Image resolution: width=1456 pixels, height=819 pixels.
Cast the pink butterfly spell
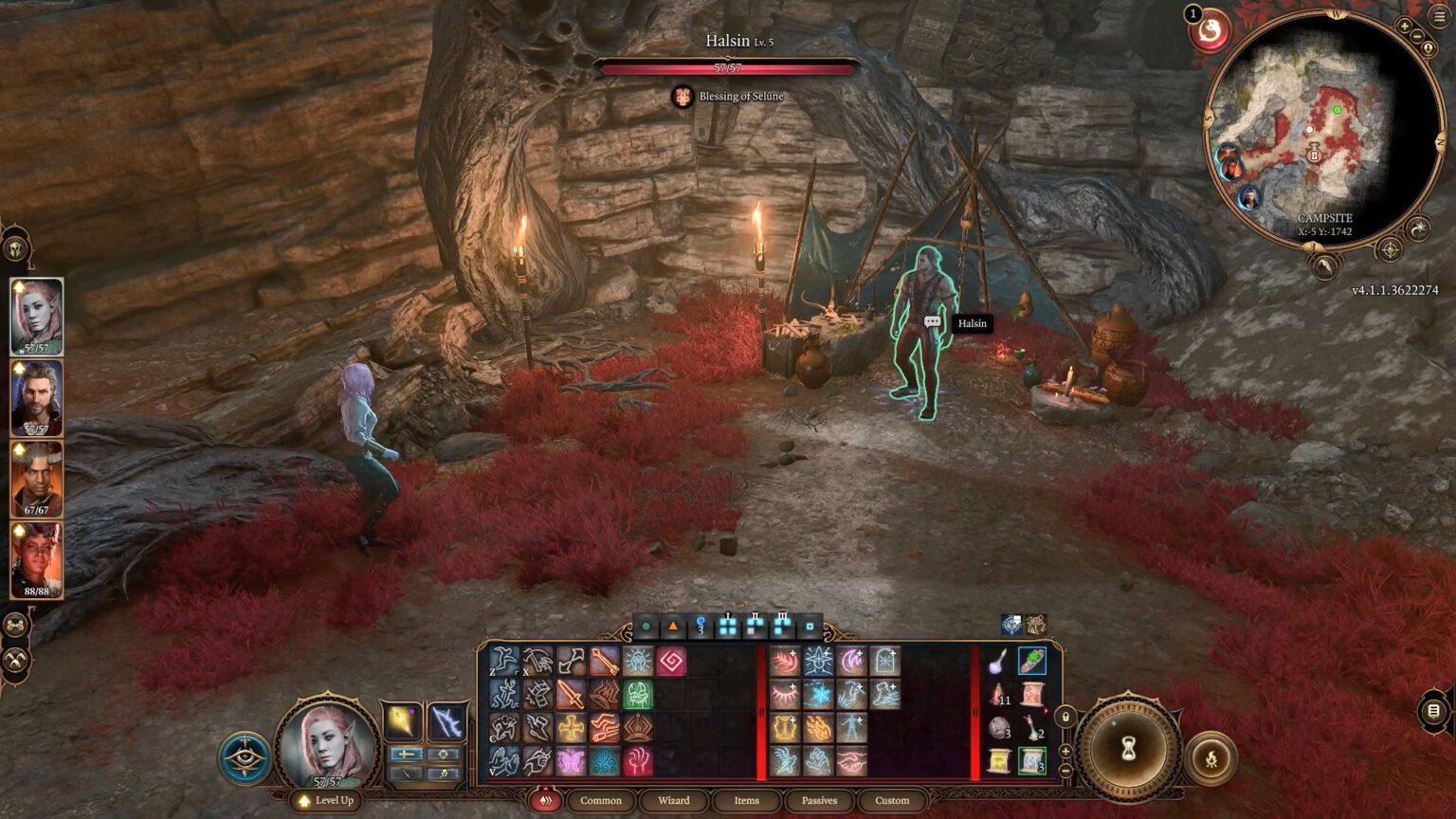[x=571, y=760]
